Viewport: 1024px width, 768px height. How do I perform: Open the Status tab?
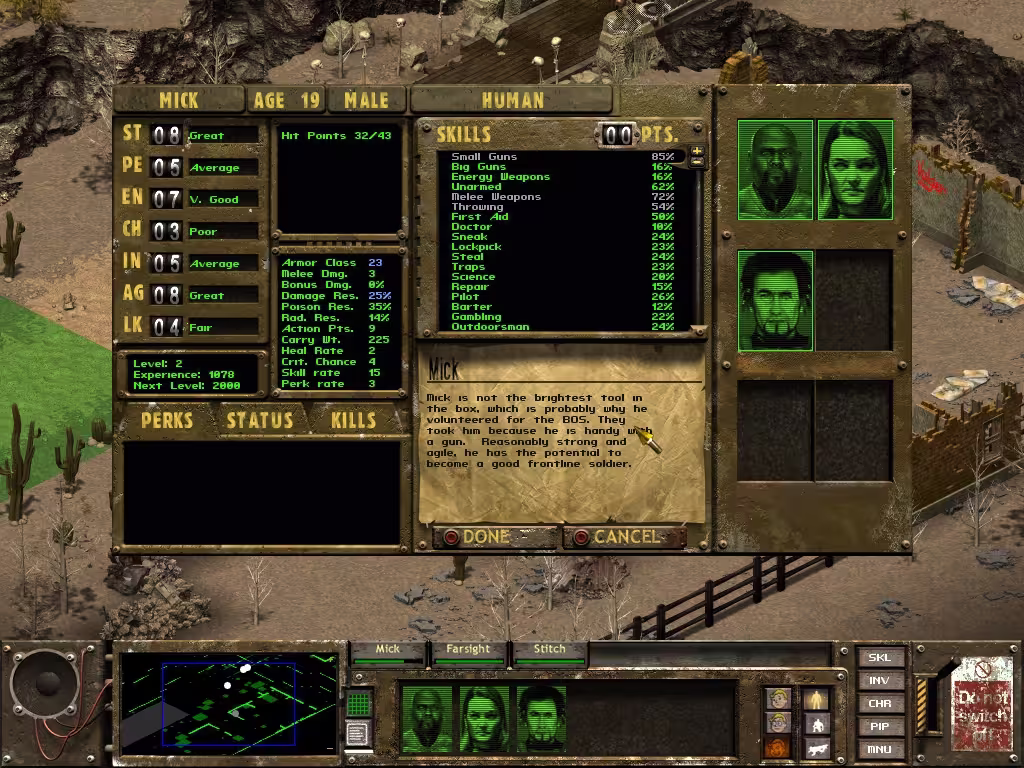coord(259,420)
